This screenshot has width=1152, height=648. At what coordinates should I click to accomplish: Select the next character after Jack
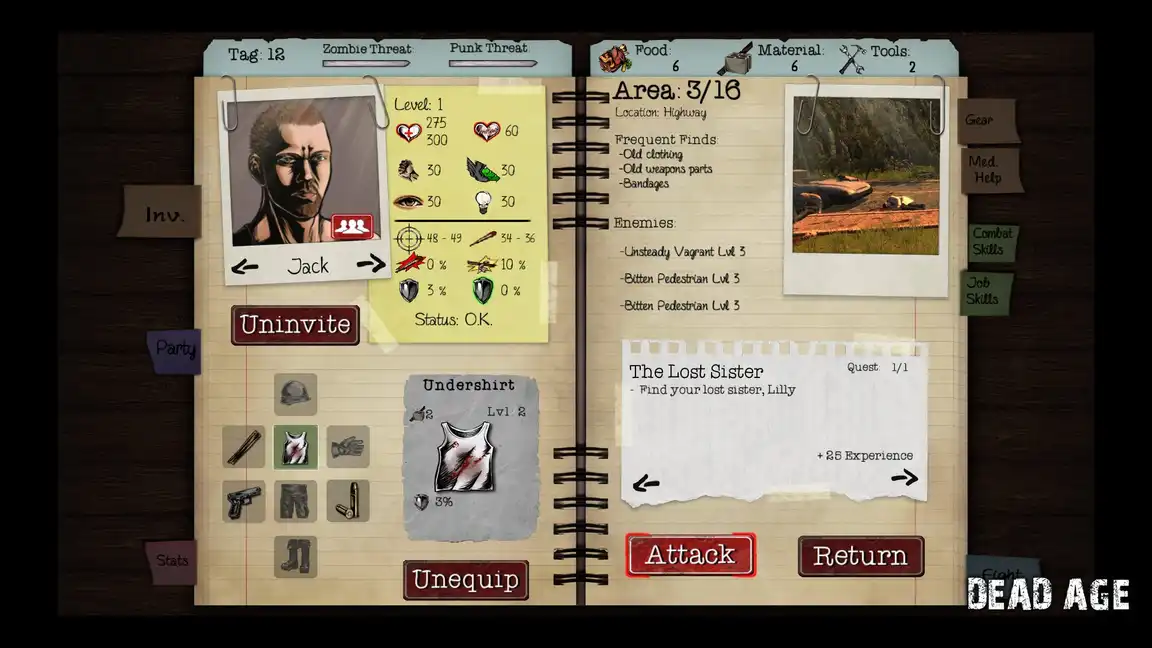coord(370,264)
